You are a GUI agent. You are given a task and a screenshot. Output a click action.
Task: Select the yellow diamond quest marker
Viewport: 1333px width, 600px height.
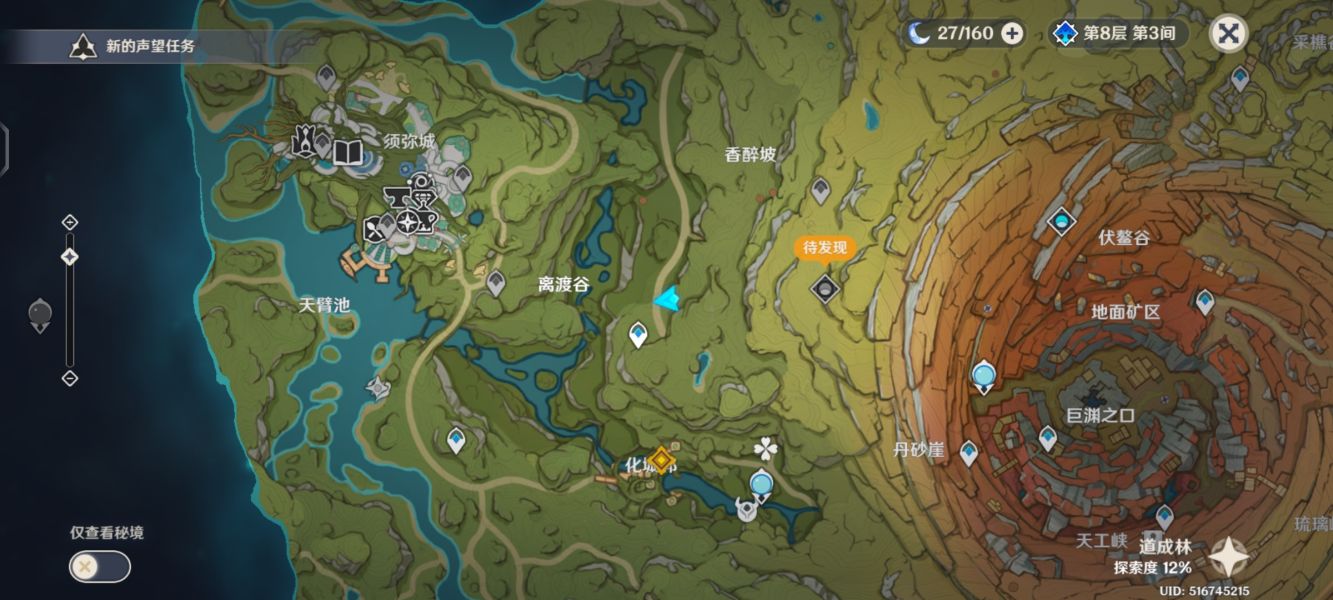pos(660,460)
